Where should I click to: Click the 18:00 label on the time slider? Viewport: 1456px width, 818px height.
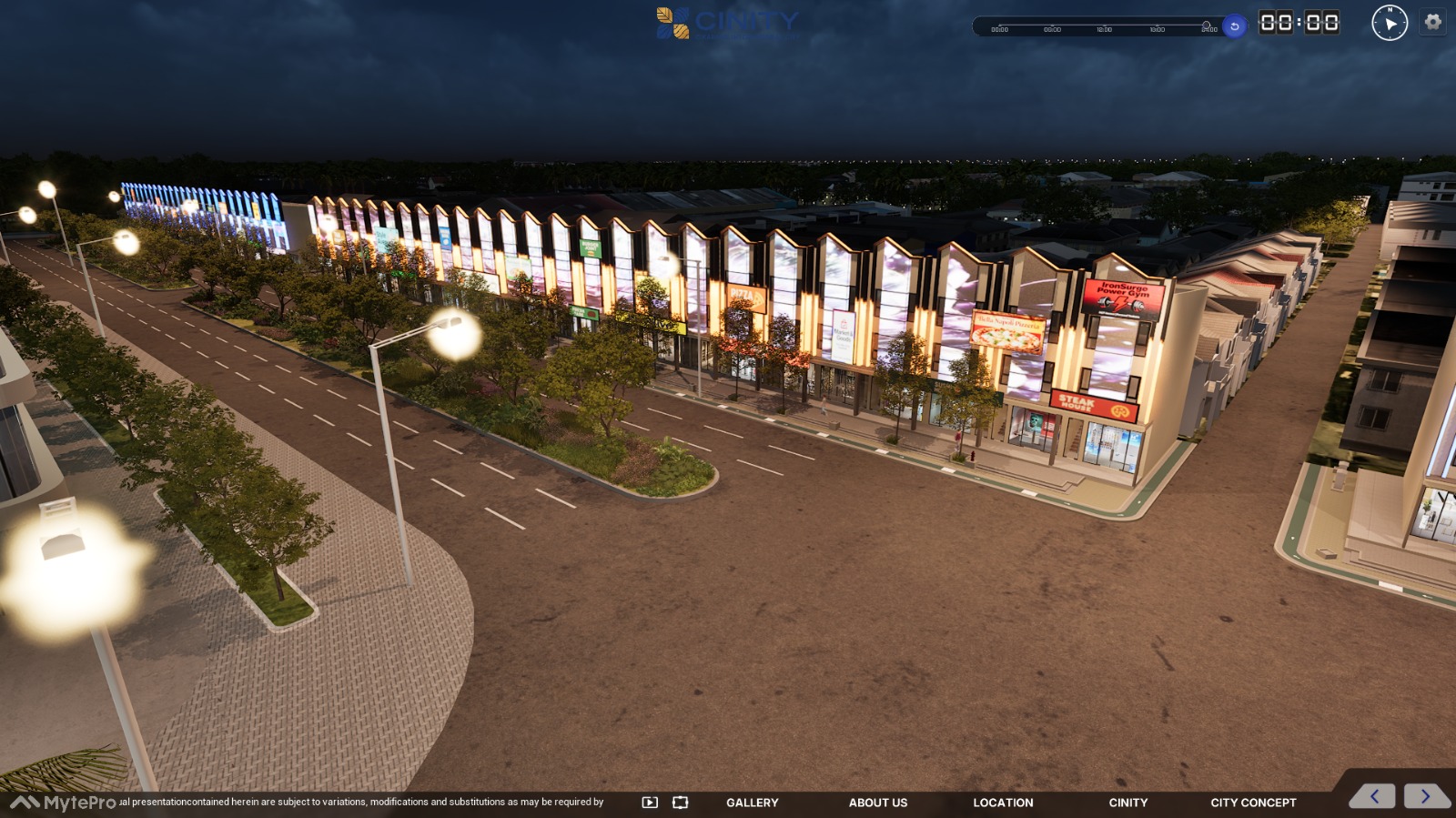point(1158,28)
